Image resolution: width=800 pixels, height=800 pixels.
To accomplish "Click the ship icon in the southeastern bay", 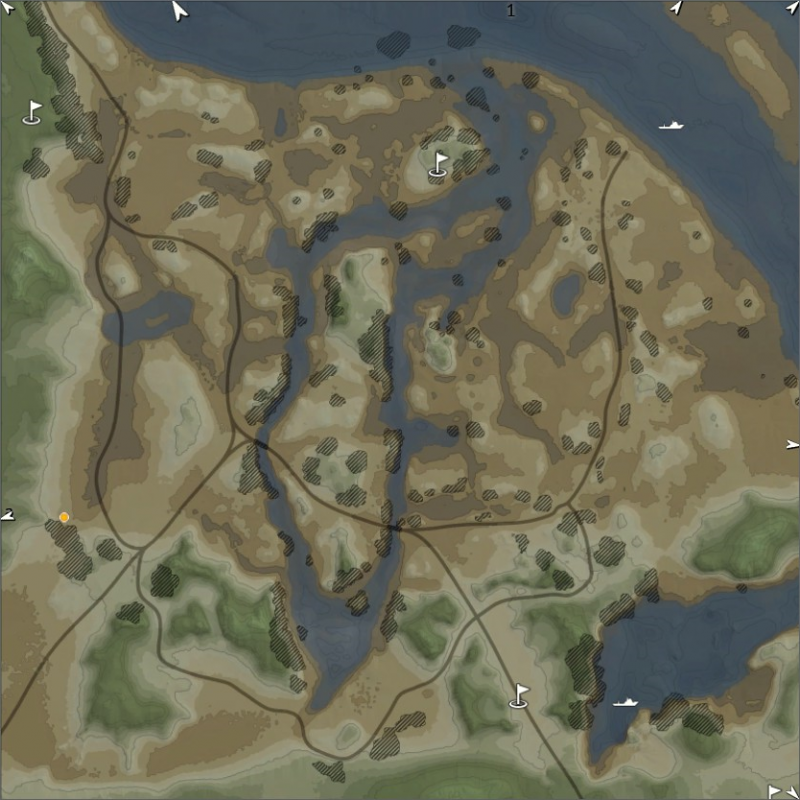I will click(x=625, y=702).
